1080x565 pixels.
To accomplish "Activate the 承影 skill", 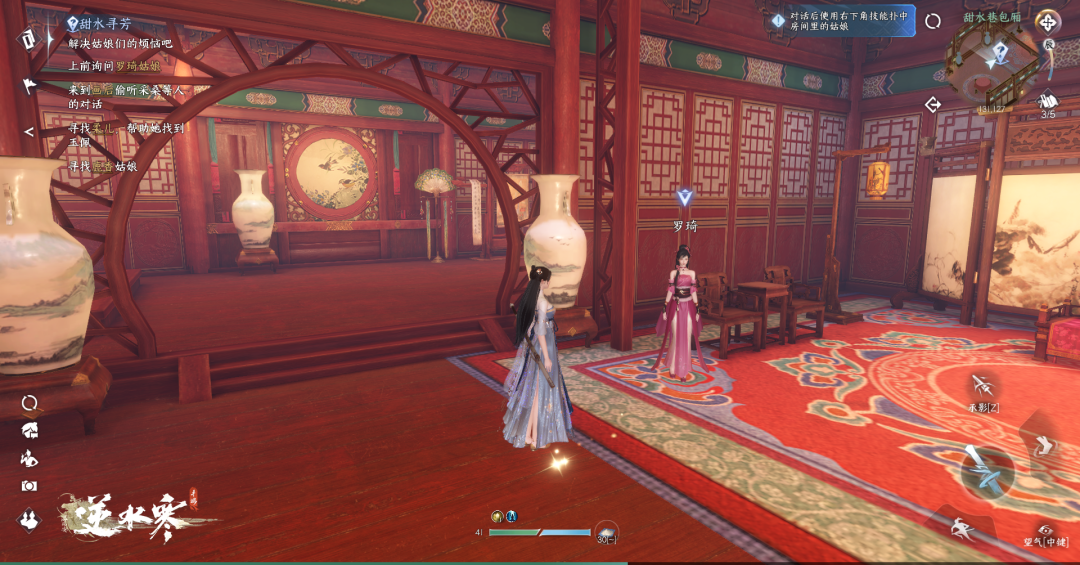I will click(x=983, y=387).
